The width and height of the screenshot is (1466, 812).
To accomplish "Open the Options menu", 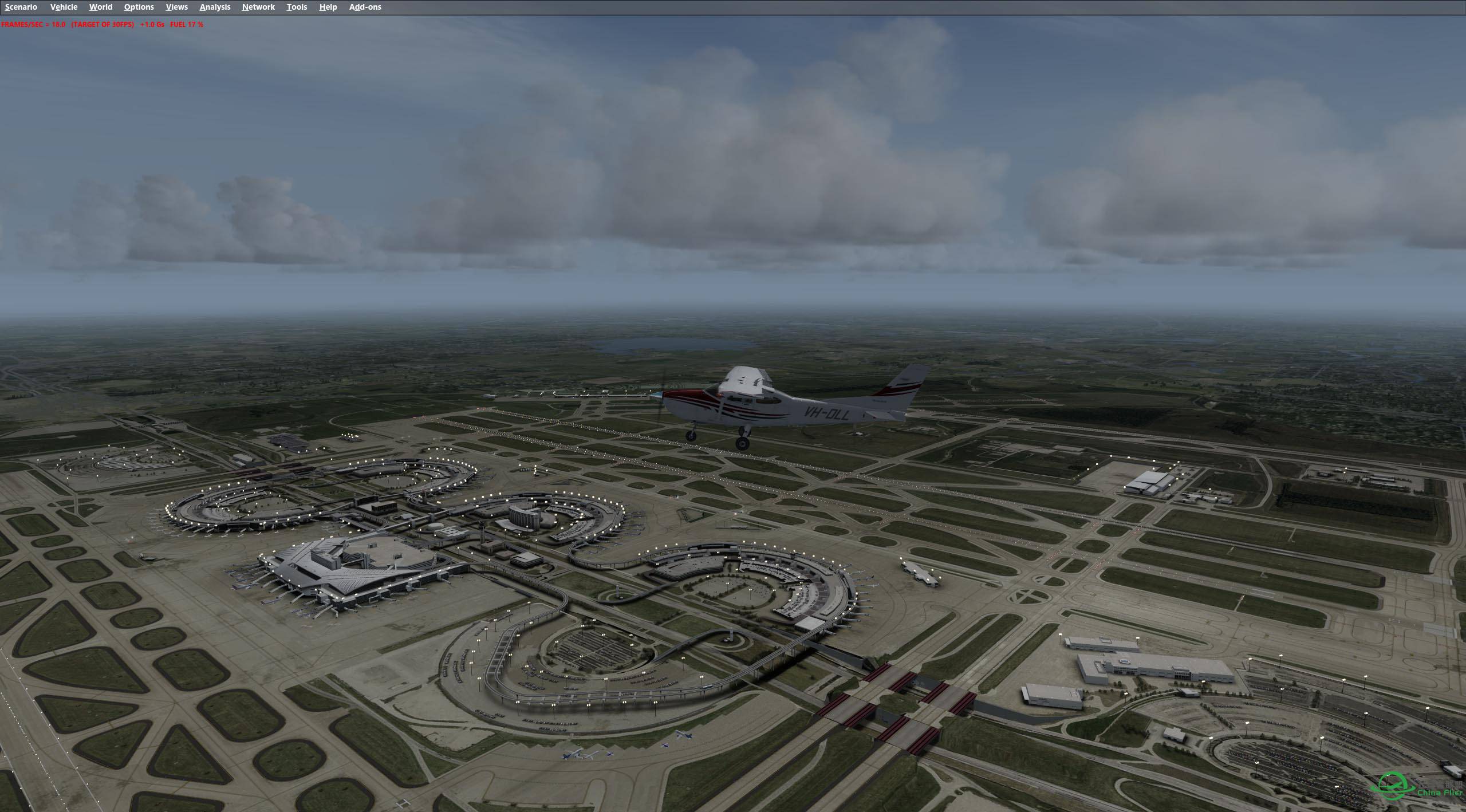I will click(139, 7).
